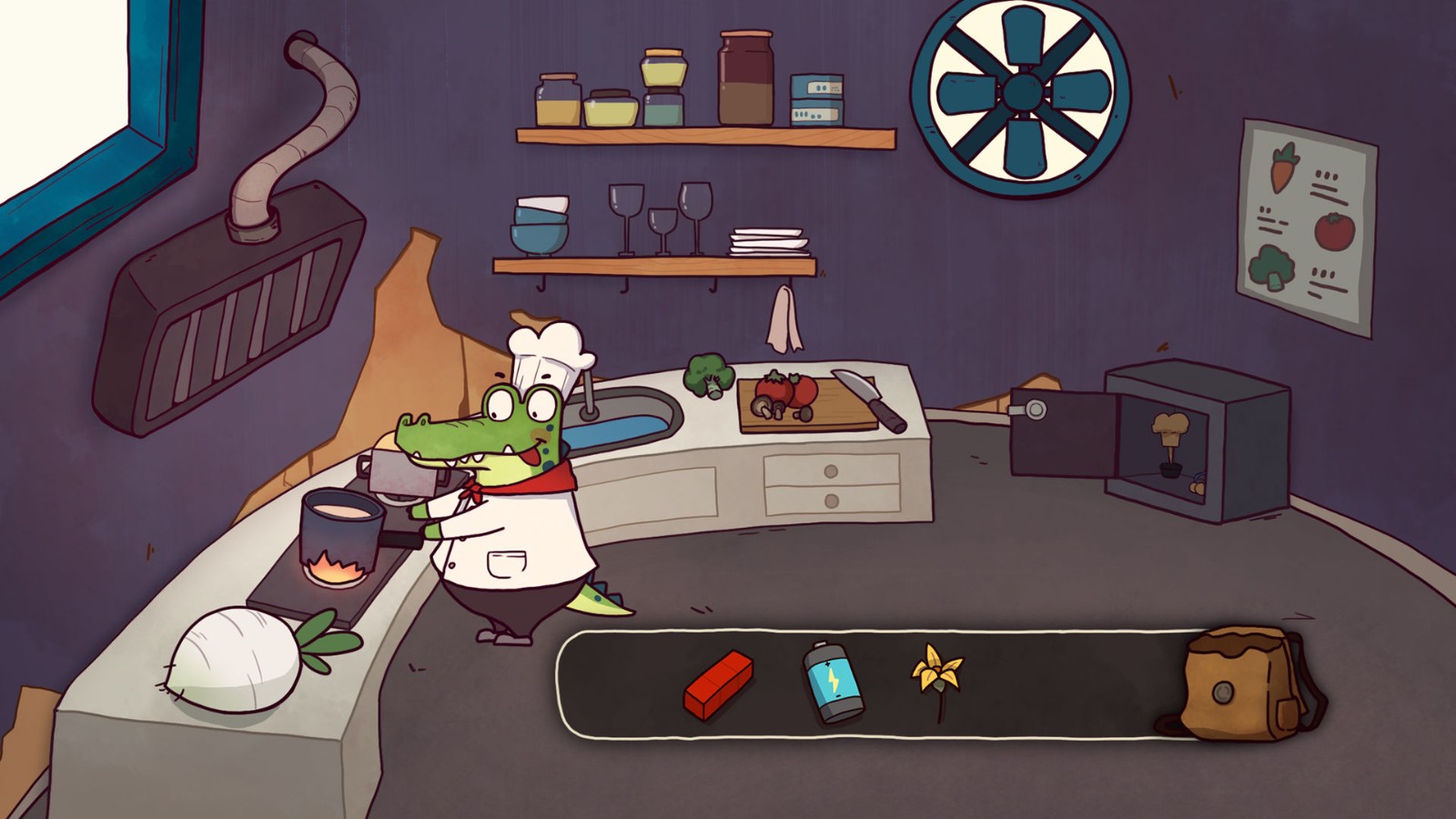Select the red brick in the inventory
Image resolution: width=1456 pixels, height=819 pixels.
(x=718, y=683)
